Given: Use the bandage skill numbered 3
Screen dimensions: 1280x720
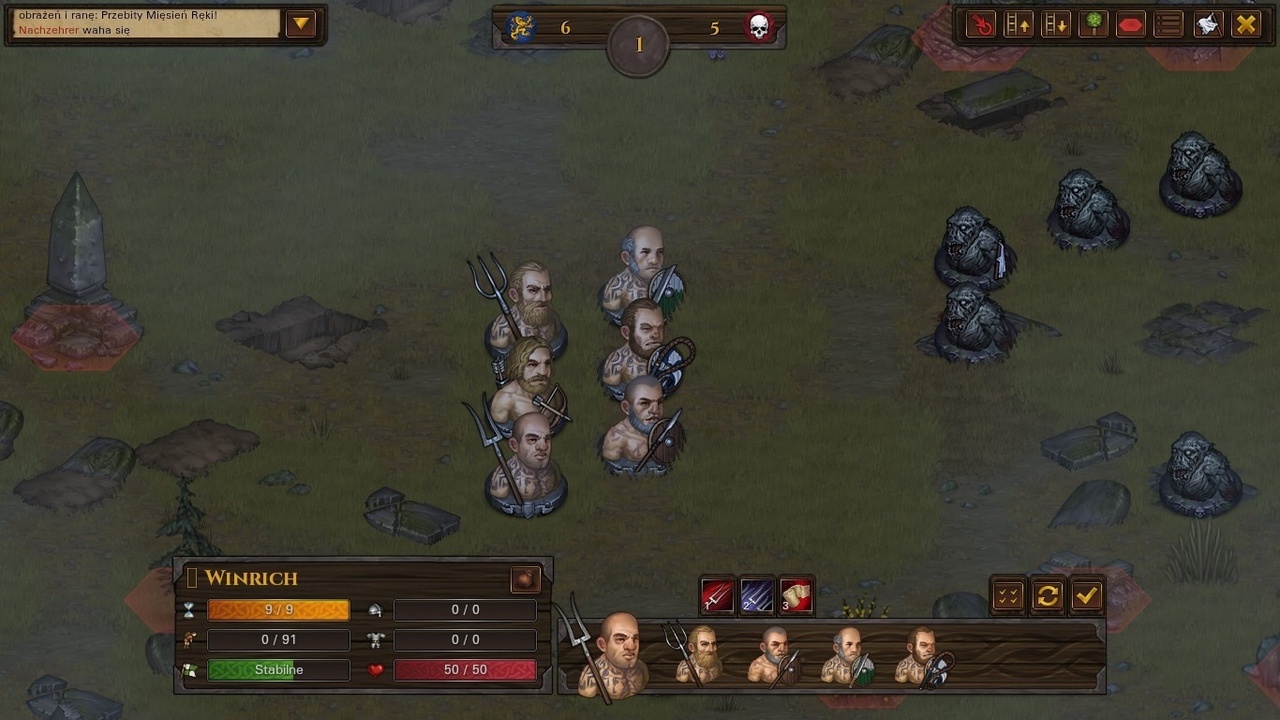Looking at the screenshot, I should (x=796, y=596).
